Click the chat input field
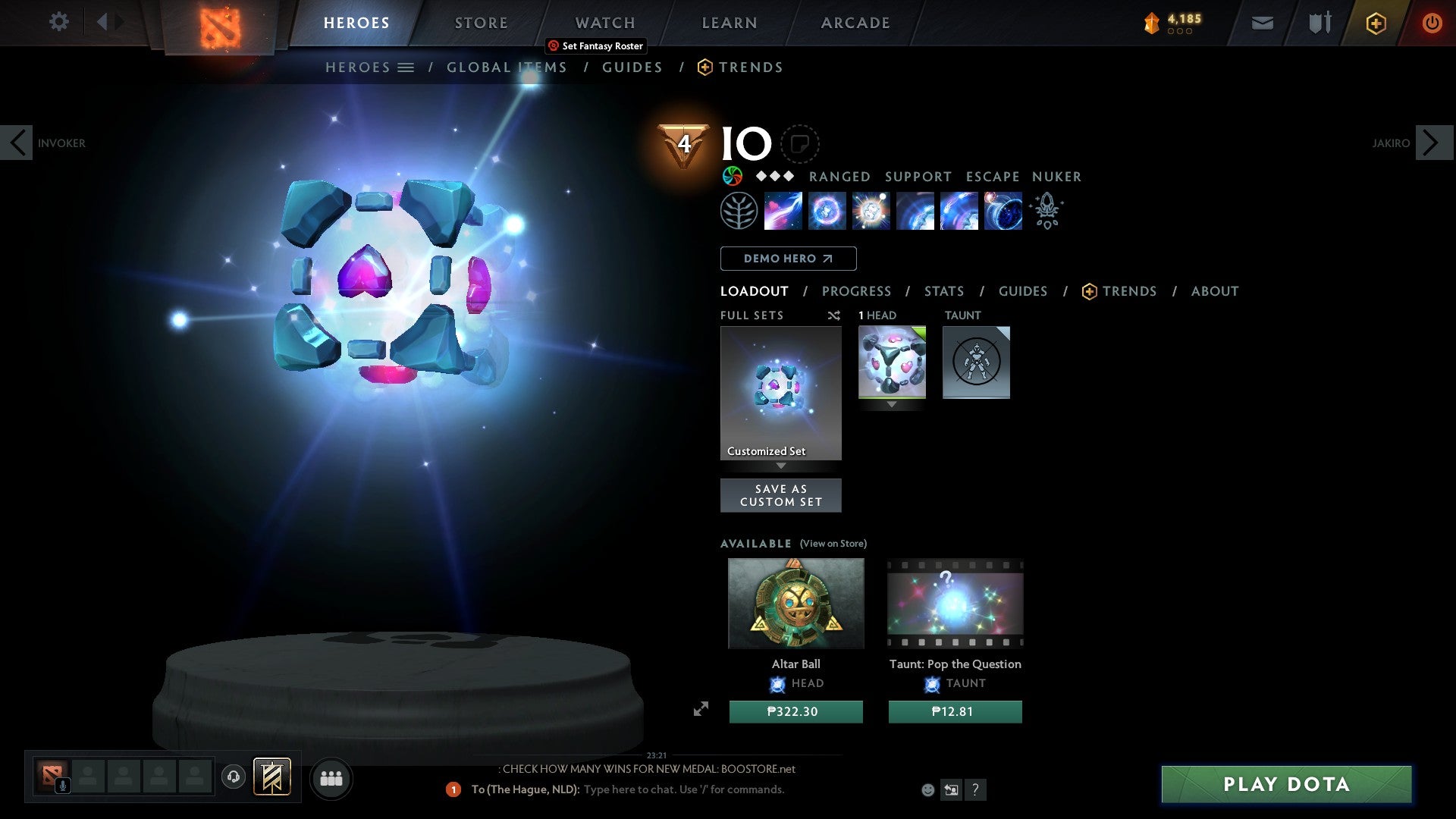This screenshot has height=819, width=1456. (x=682, y=789)
